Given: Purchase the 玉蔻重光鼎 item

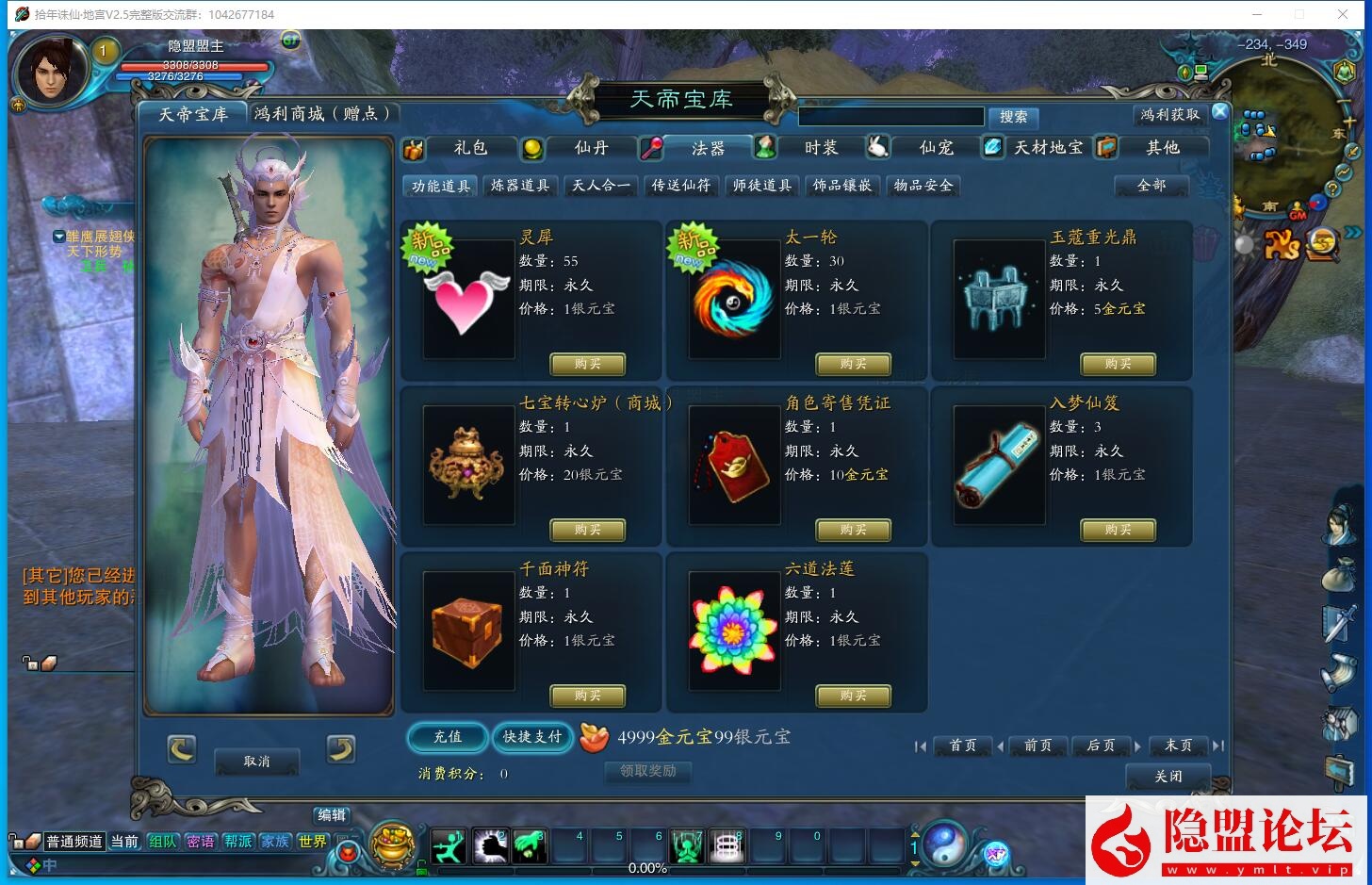Looking at the screenshot, I should click(1118, 364).
